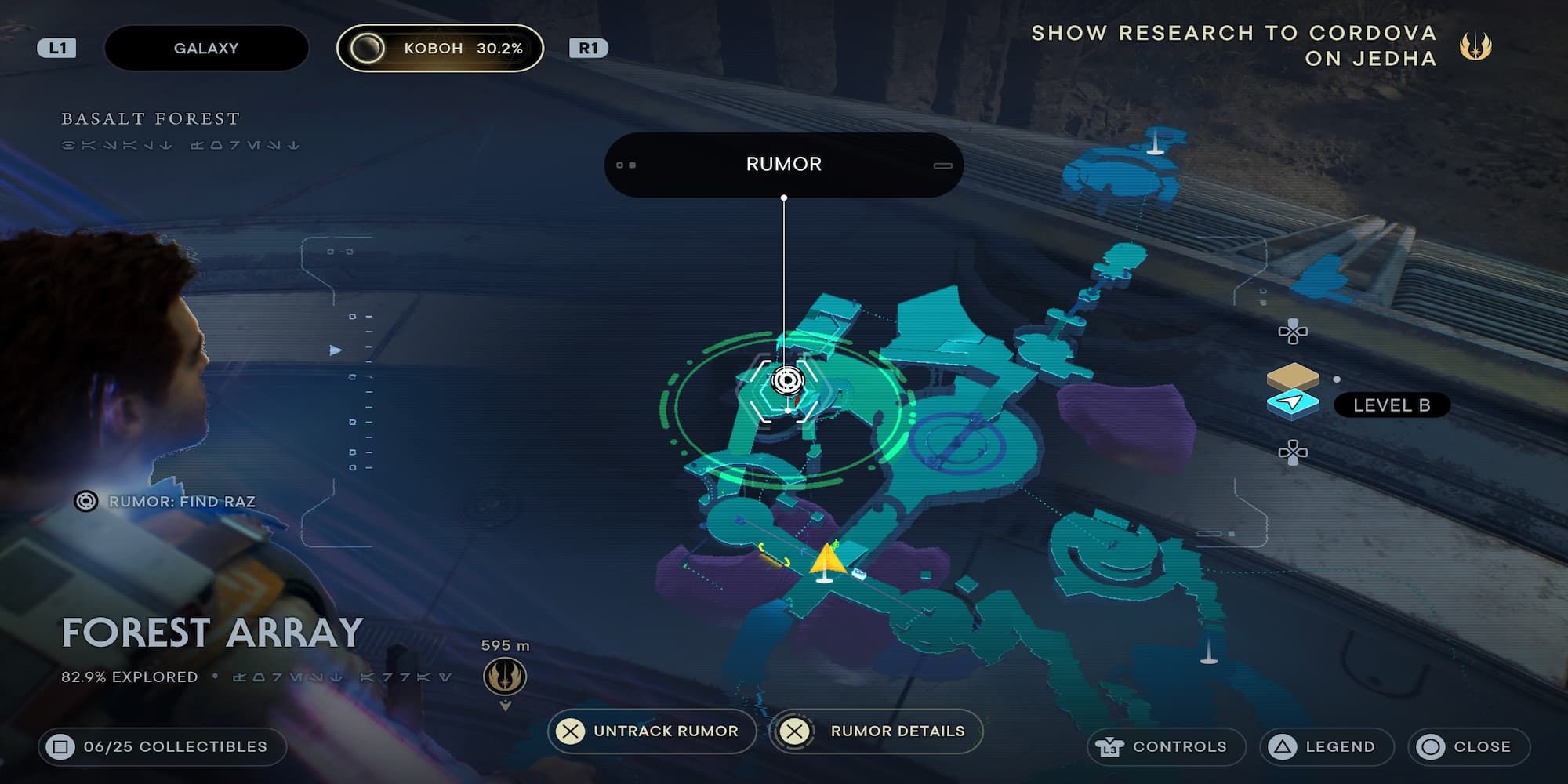Click the lower d-pad icon below level stack
1568x784 pixels.
1295,451
